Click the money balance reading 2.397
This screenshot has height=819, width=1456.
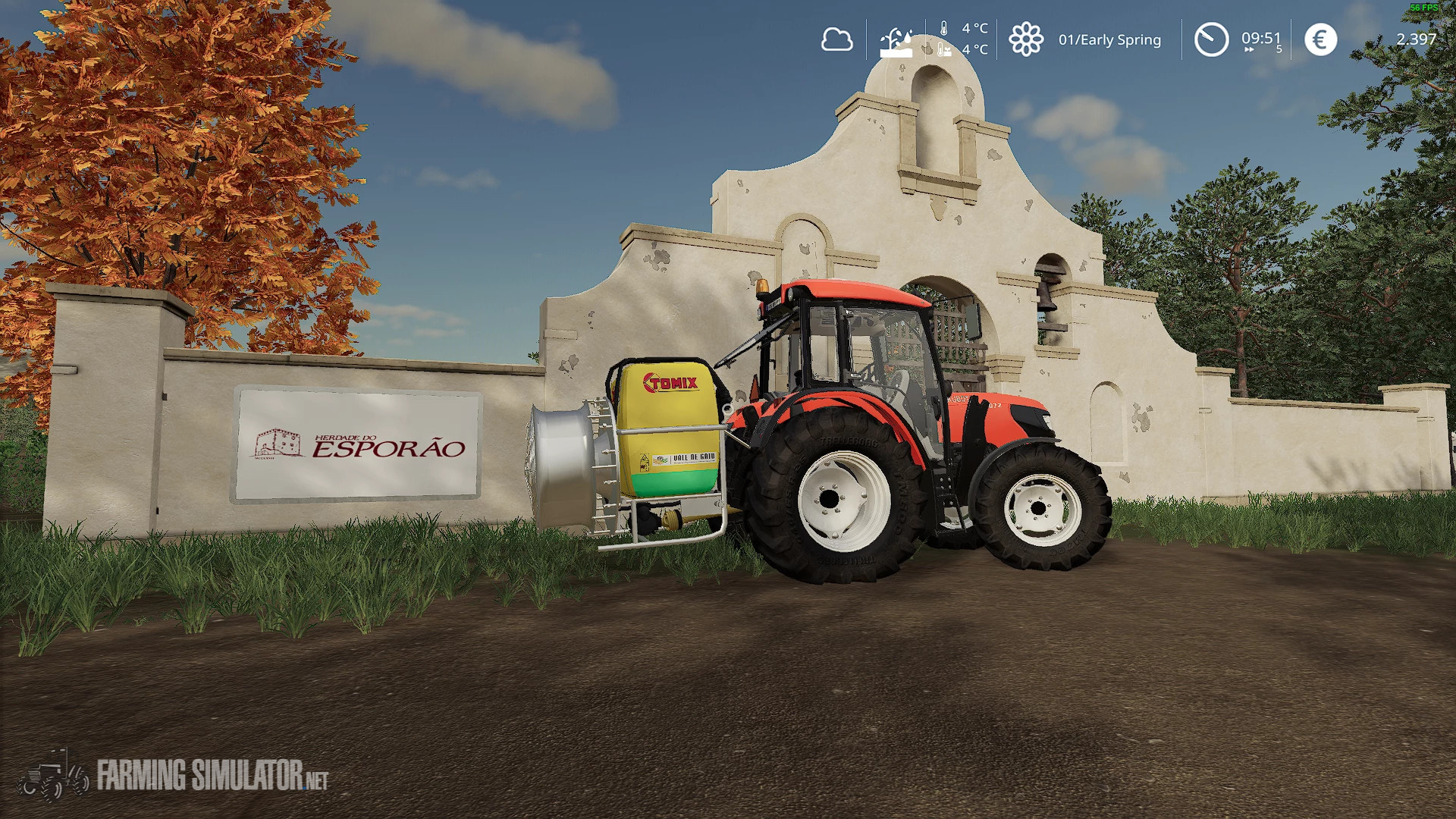click(1415, 38)
